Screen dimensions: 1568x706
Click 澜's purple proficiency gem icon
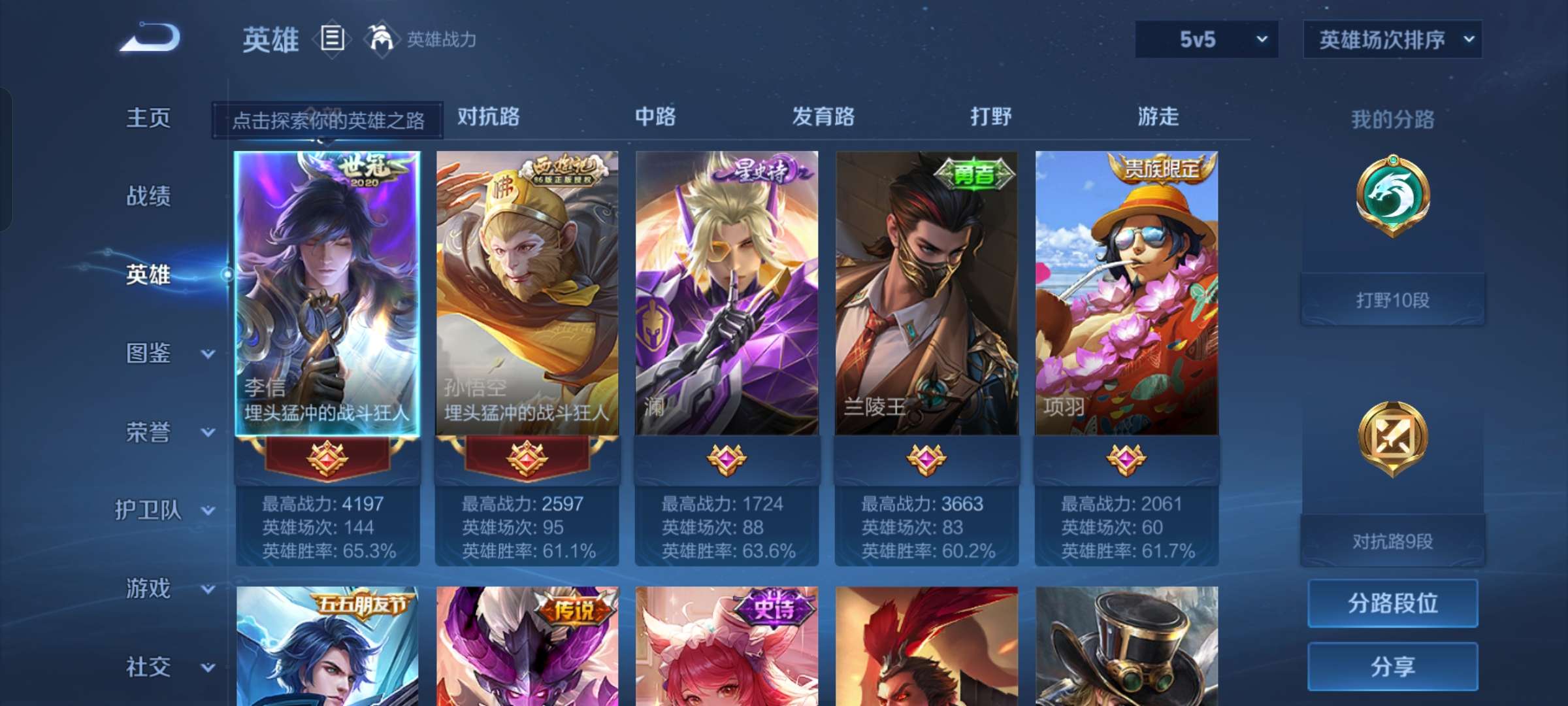point(727,460)
